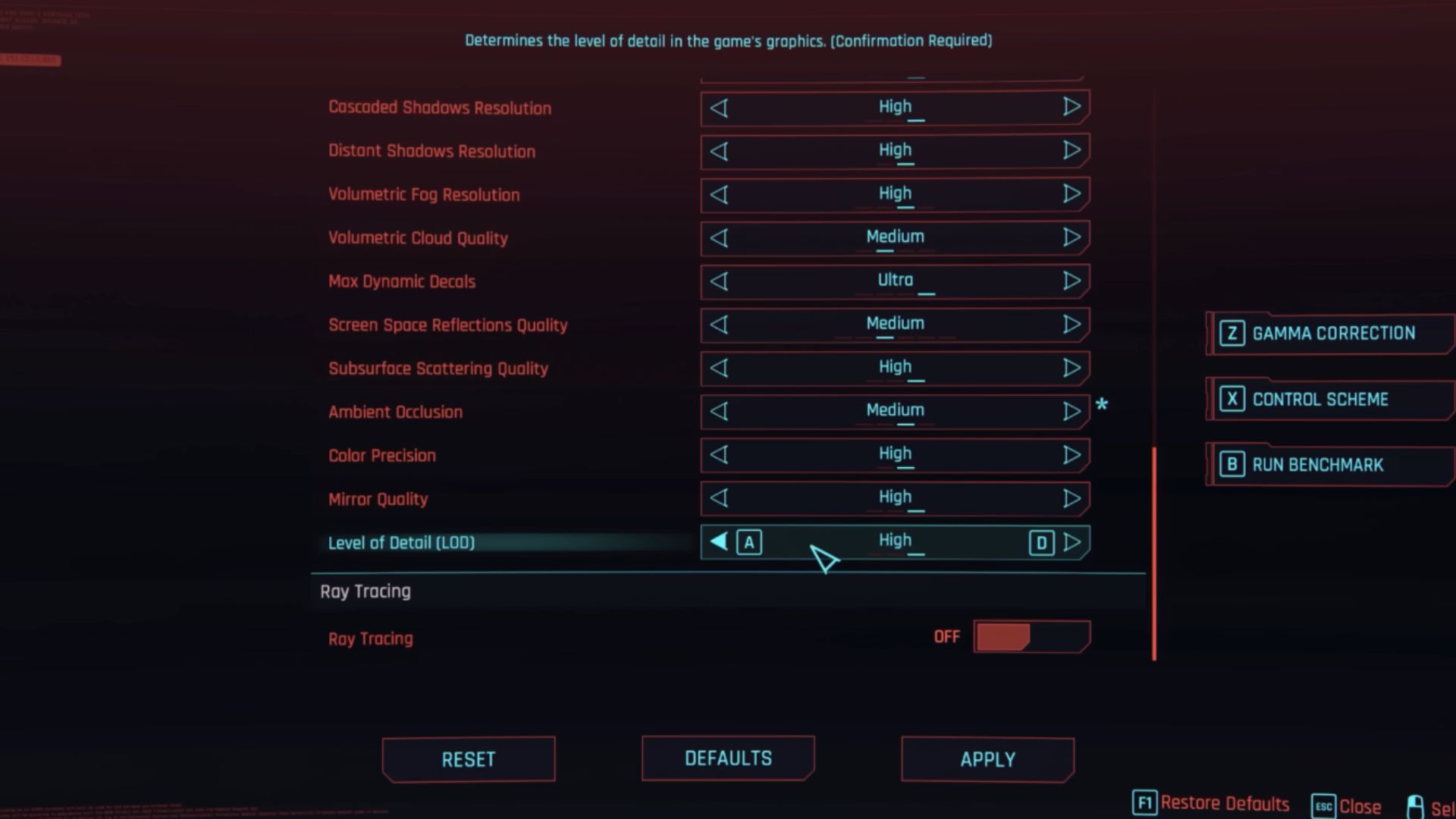1456x819 pixels.
Task: Expand the Ray Tracing section header
Action: (366, 591)
